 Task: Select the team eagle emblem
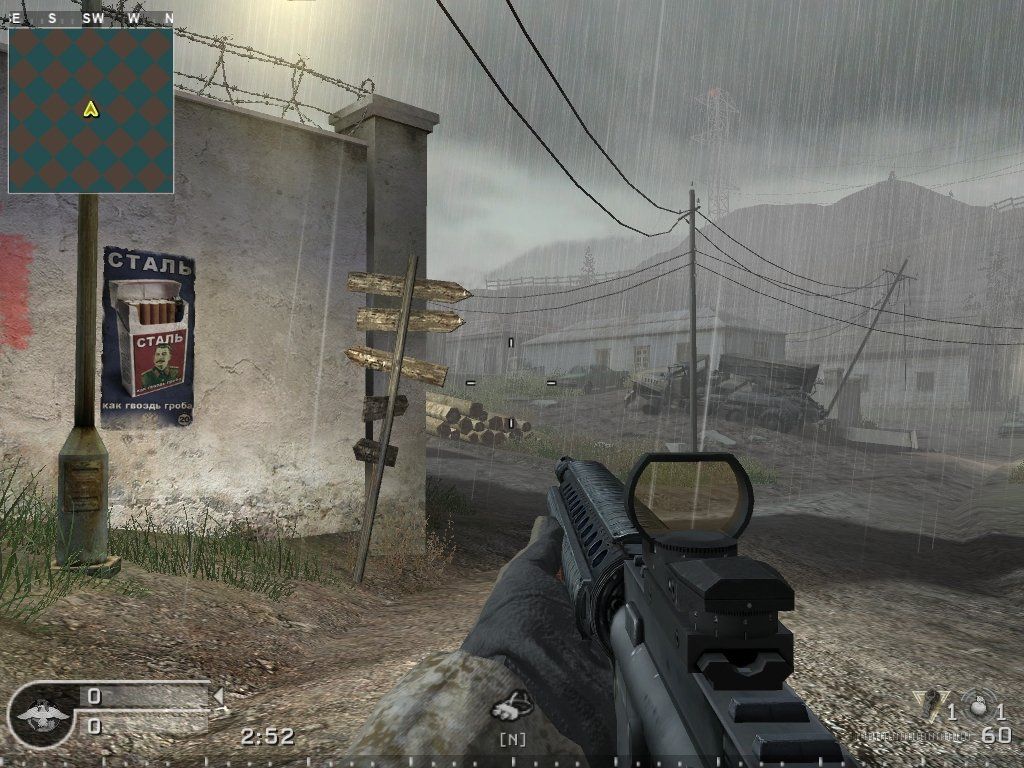coord(43,714)
